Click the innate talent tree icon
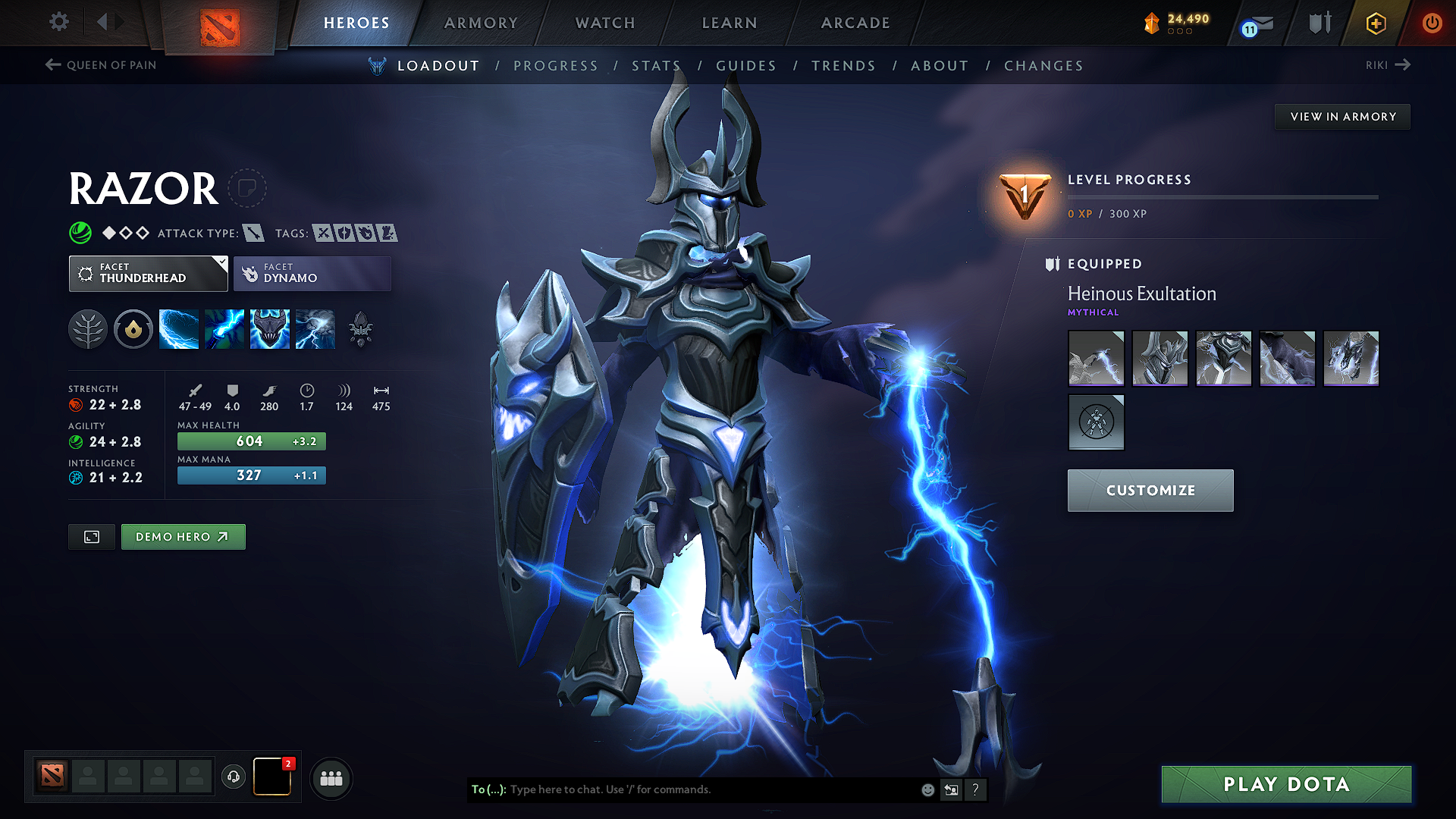Screen dimensions: 1456x819 [88, 328]
